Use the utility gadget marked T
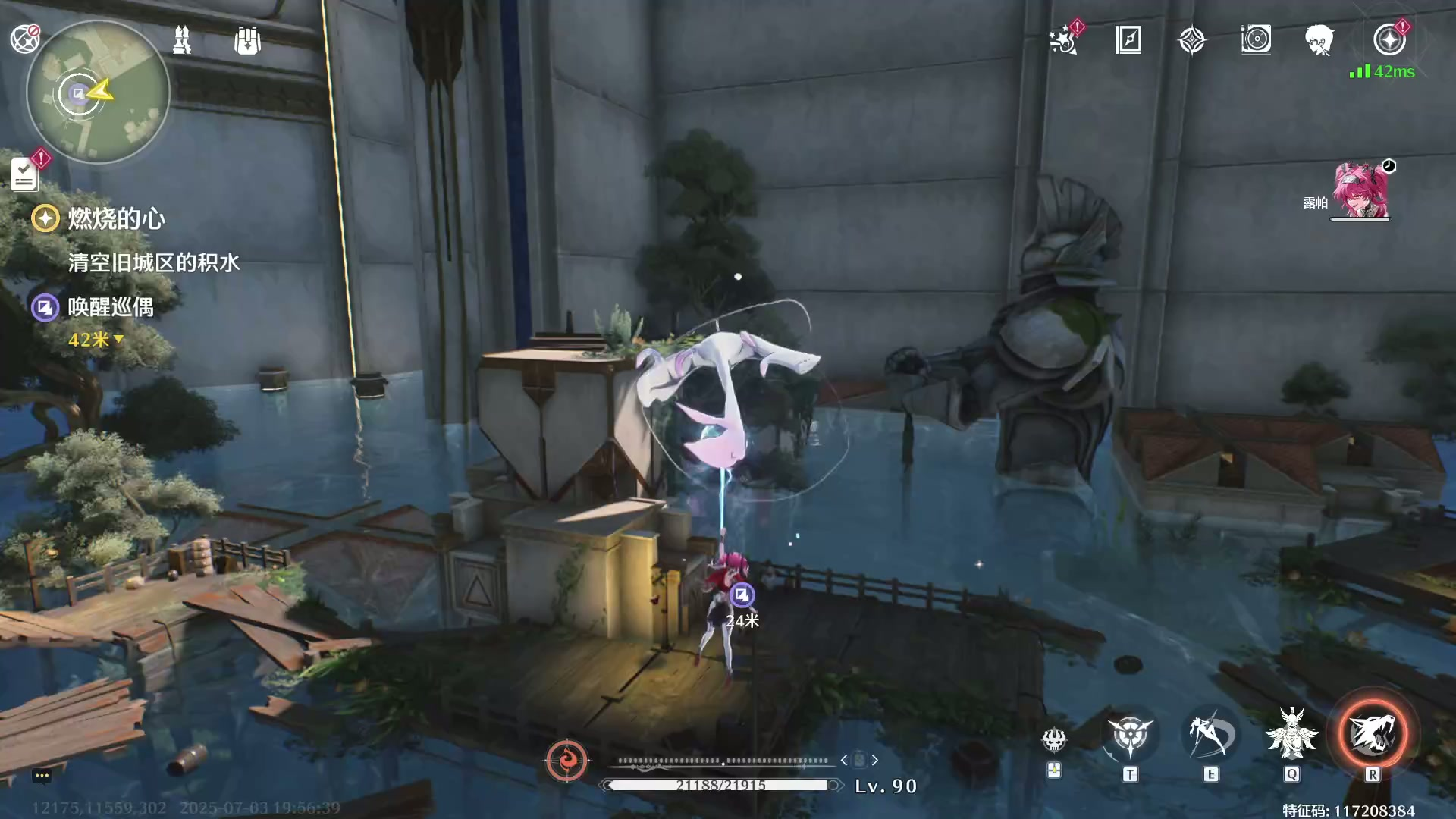The image size is (1456, 819). (1130, 736)
